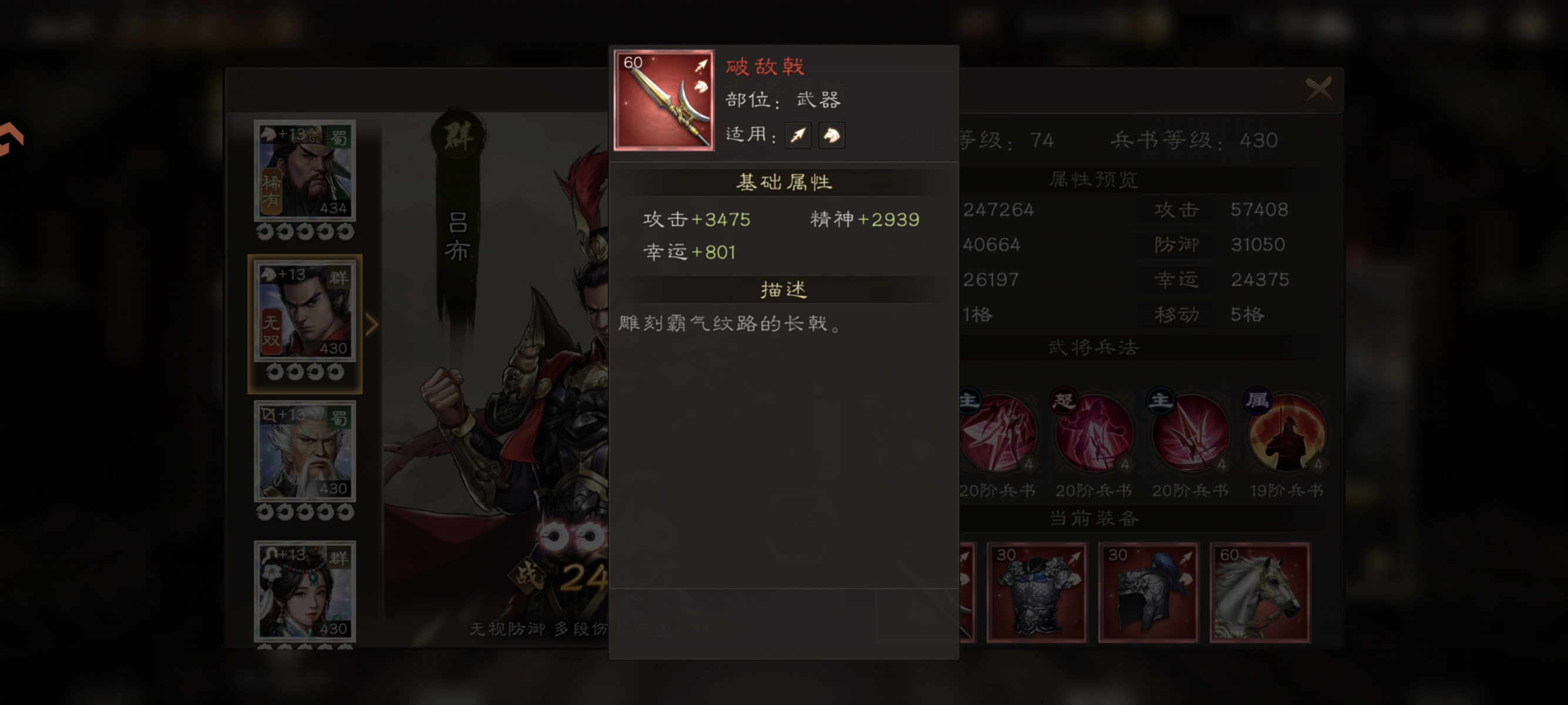Select the bow icon beside 适用
This screenshot has width=1568, height=705.
pyautogui.click(x=798, y=135)
